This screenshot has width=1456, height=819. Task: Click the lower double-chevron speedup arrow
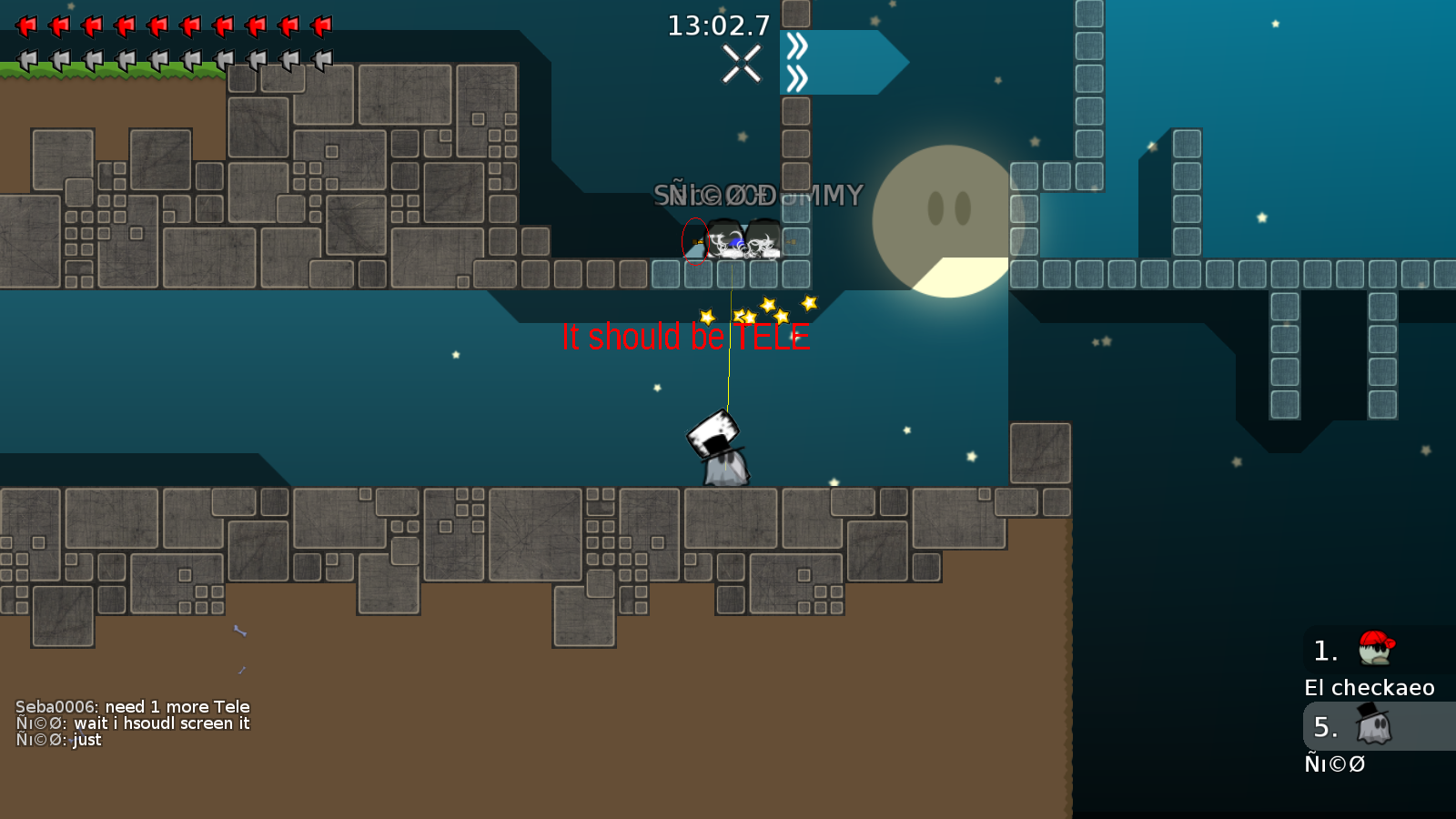[796, 78]
